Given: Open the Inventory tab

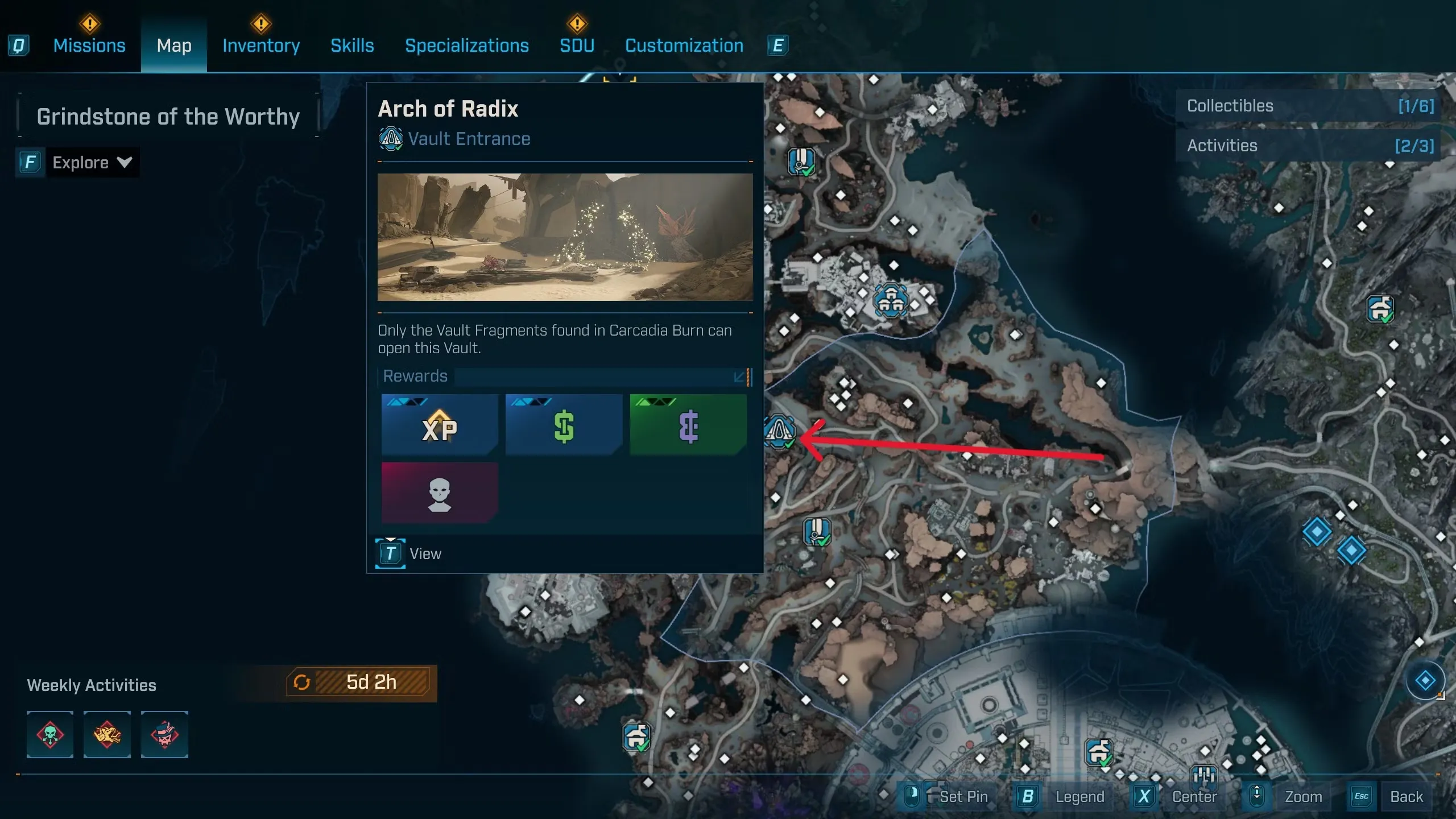Looking at the screenshot, I should (261, 45).
